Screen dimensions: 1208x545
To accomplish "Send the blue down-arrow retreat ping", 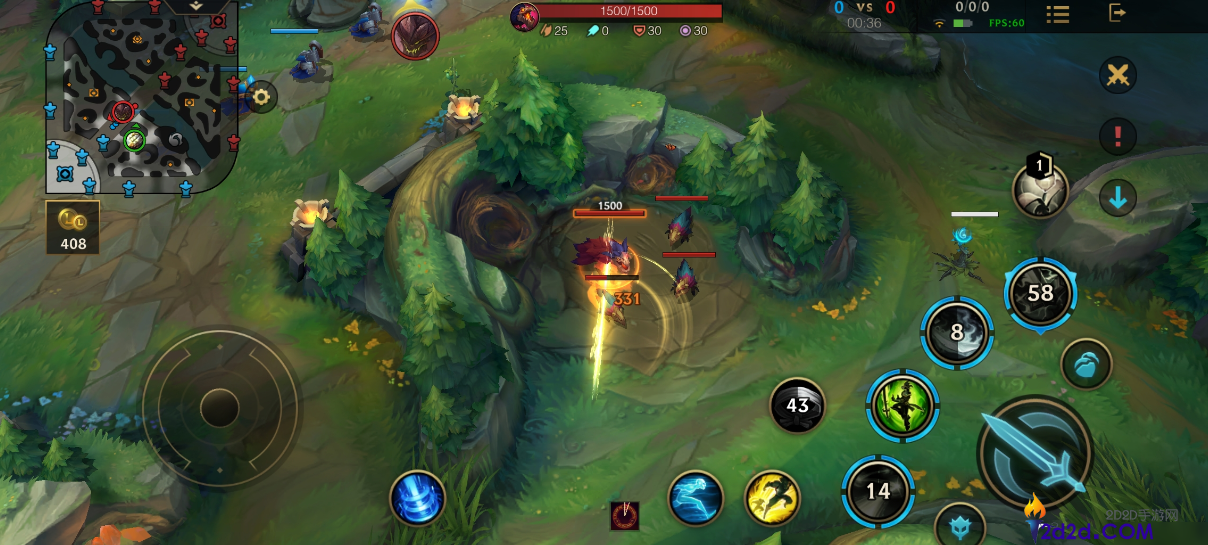I will [x=1118, y=198].
